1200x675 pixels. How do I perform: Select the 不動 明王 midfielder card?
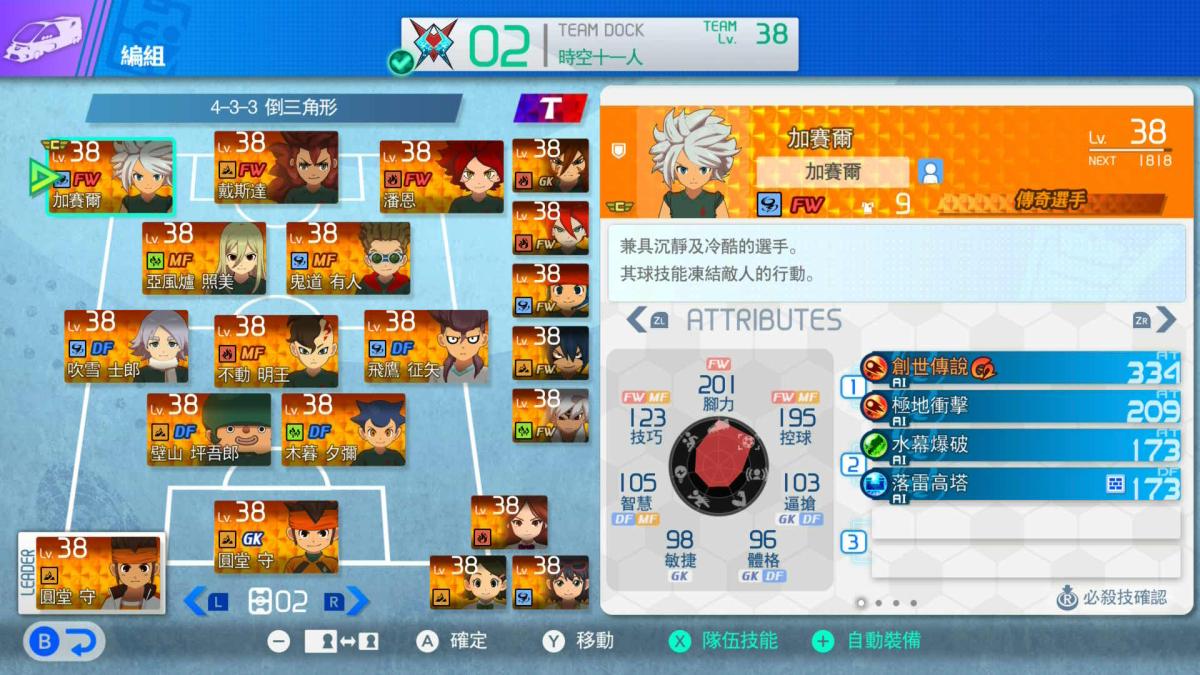[276, 351]
